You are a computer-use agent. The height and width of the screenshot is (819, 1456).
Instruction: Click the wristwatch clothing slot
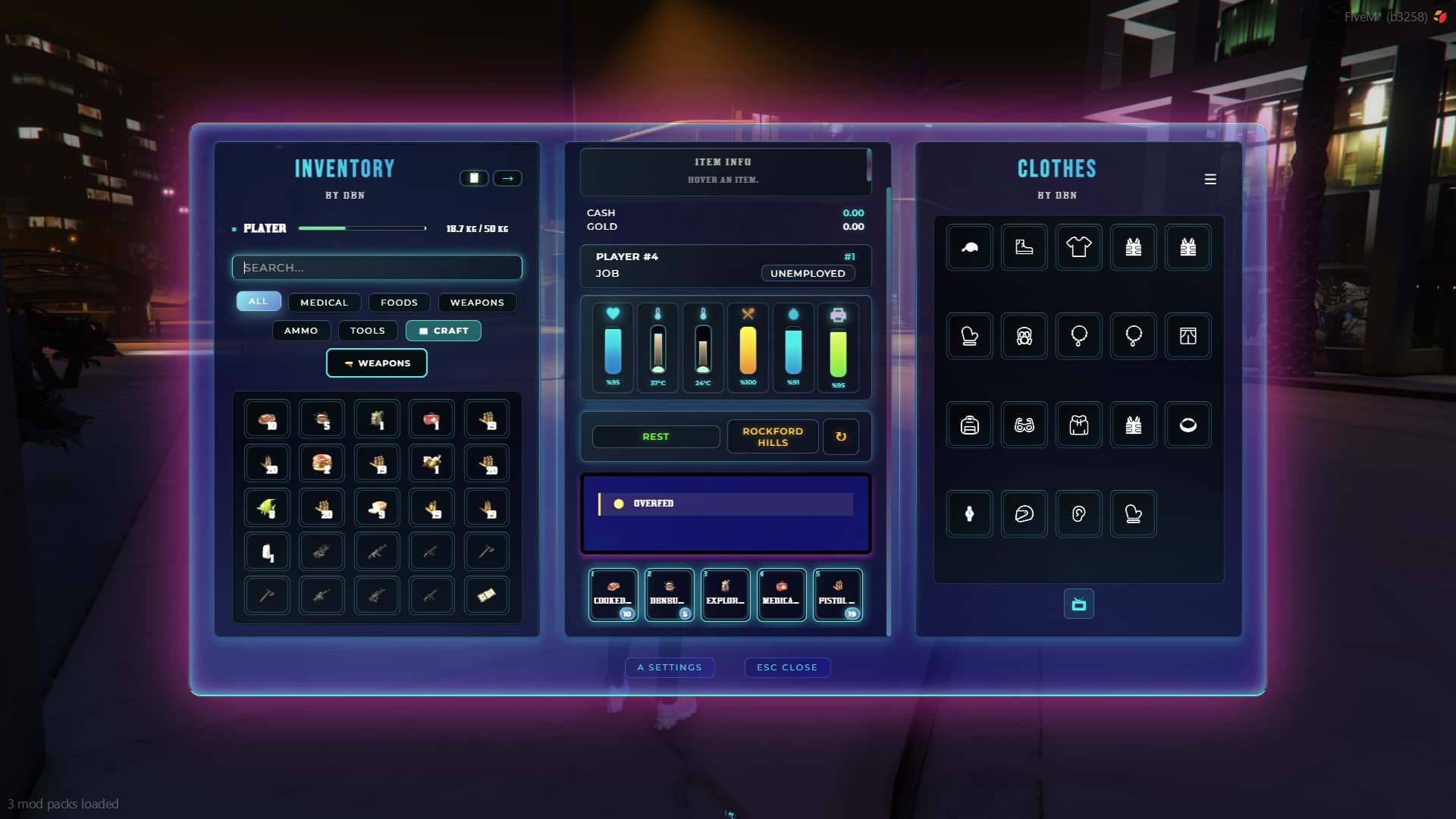pos(969,513)
